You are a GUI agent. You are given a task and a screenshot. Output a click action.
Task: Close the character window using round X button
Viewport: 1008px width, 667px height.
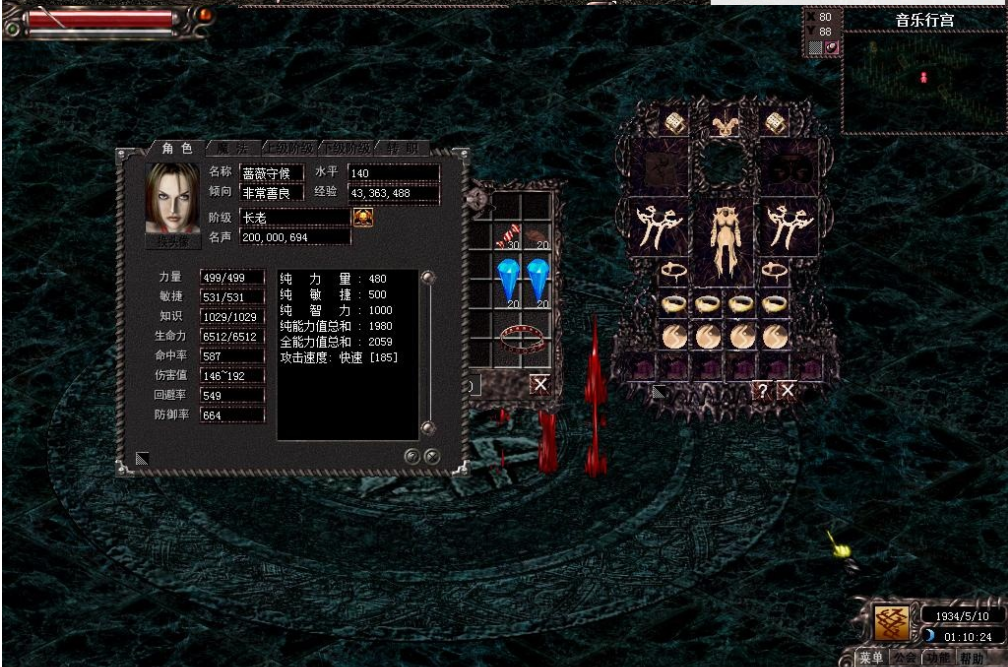432,456
